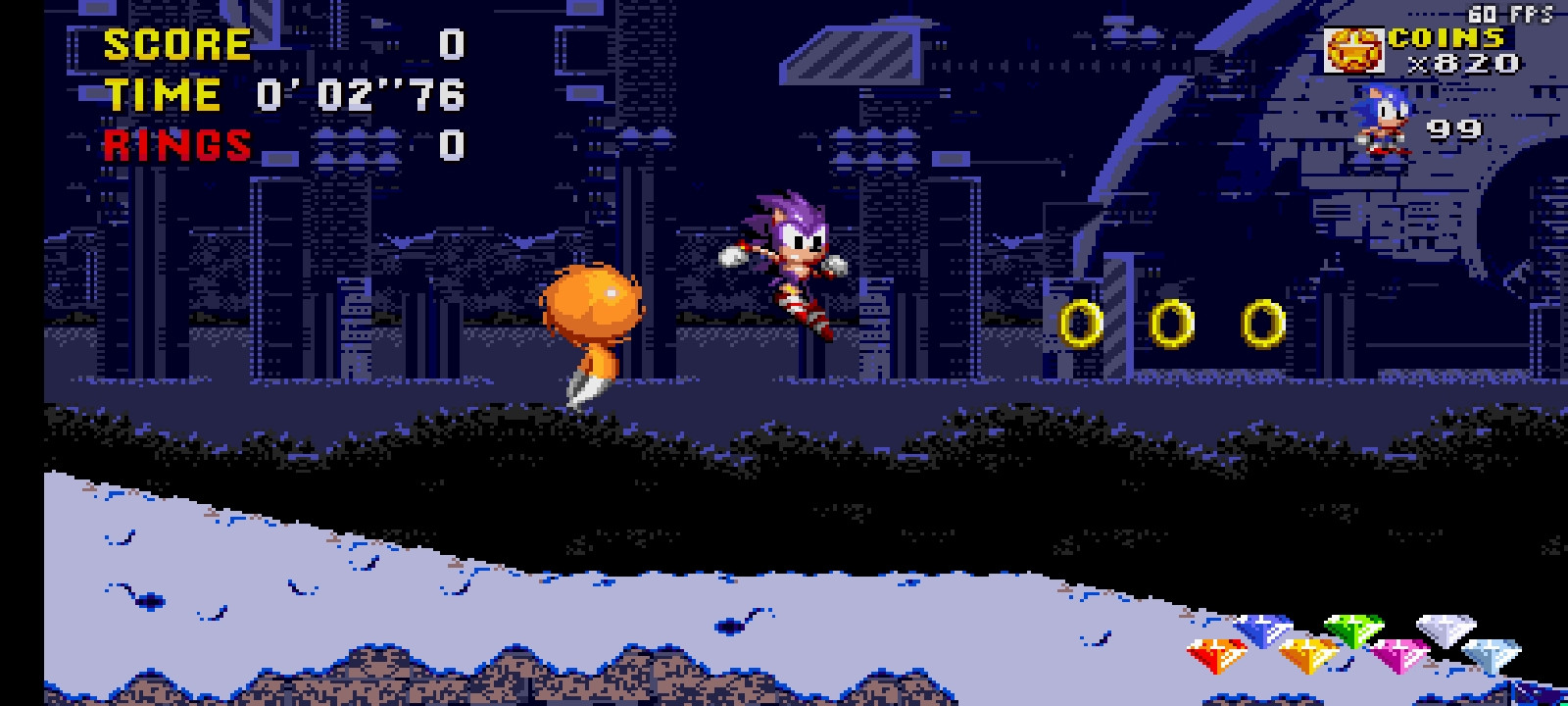Click the leftmost golden ring

click(x=1080, y=324)
